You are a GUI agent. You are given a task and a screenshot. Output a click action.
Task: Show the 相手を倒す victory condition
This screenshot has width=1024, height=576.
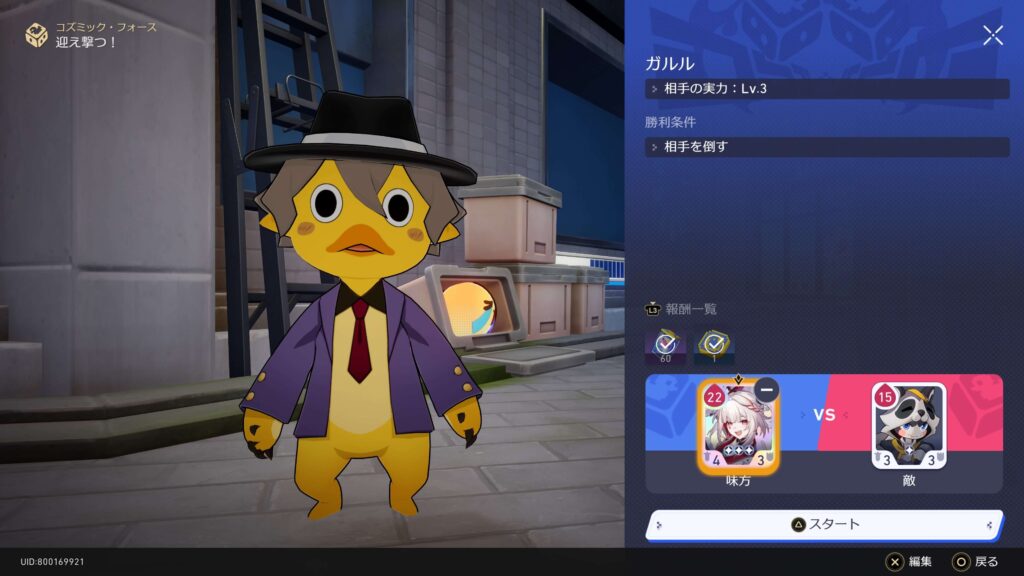[827, 147]
